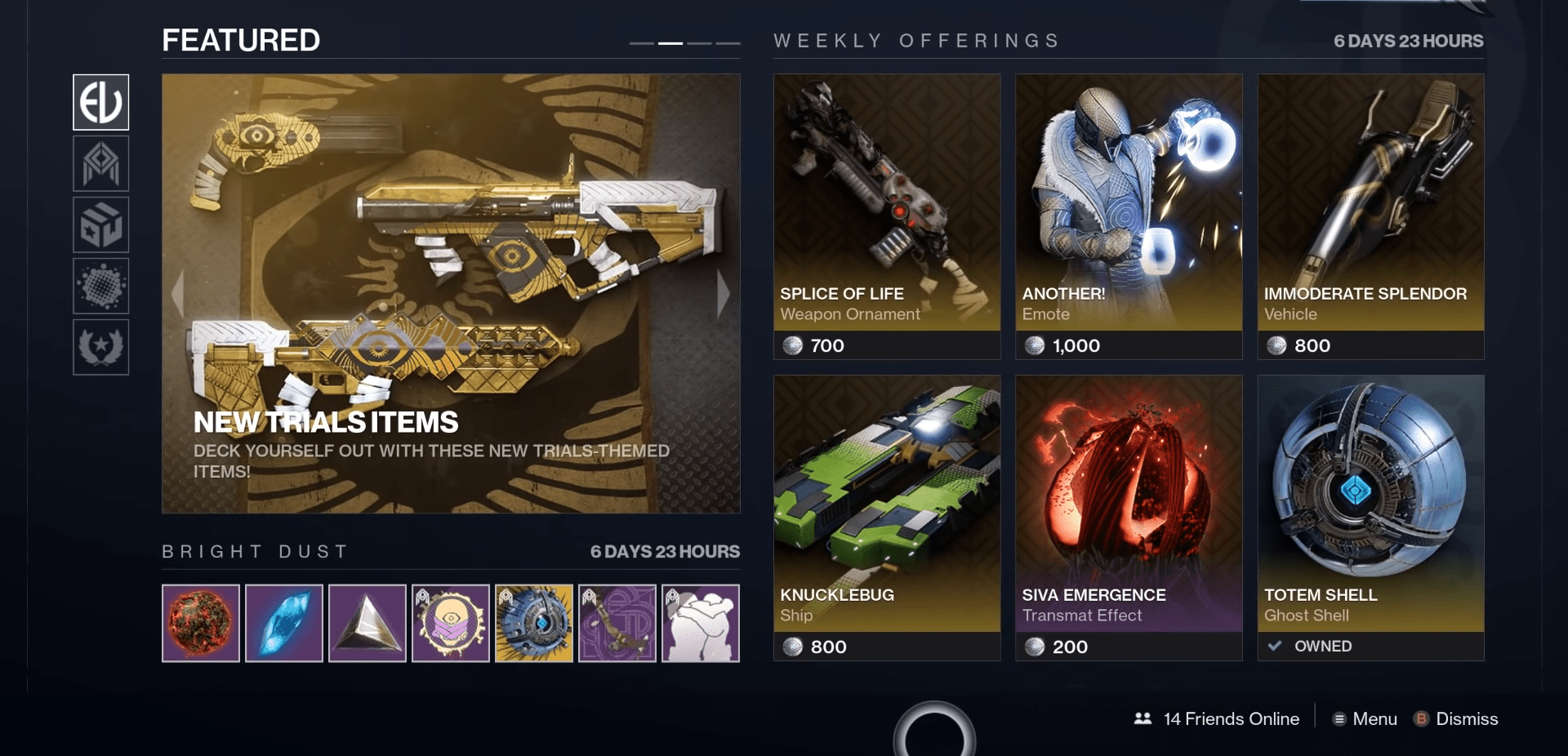Show the next featured banner with right arrow
Viewport: 1568px width, 756px height.
(x=723, y=293)
